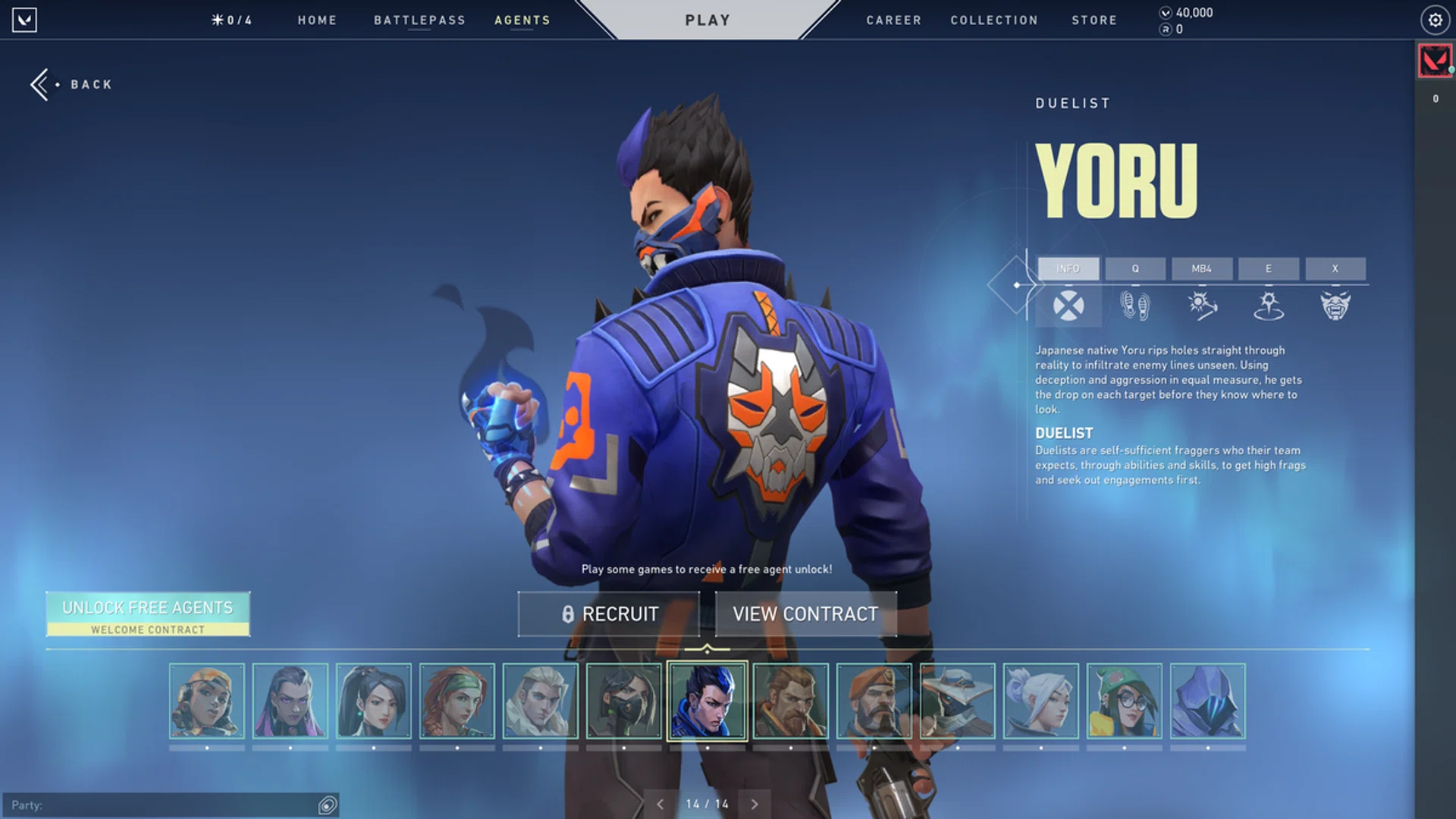Select the Info tab
Image resolution: width=1456 pixels, height=819 pixels.
(x=1068, y=268)
